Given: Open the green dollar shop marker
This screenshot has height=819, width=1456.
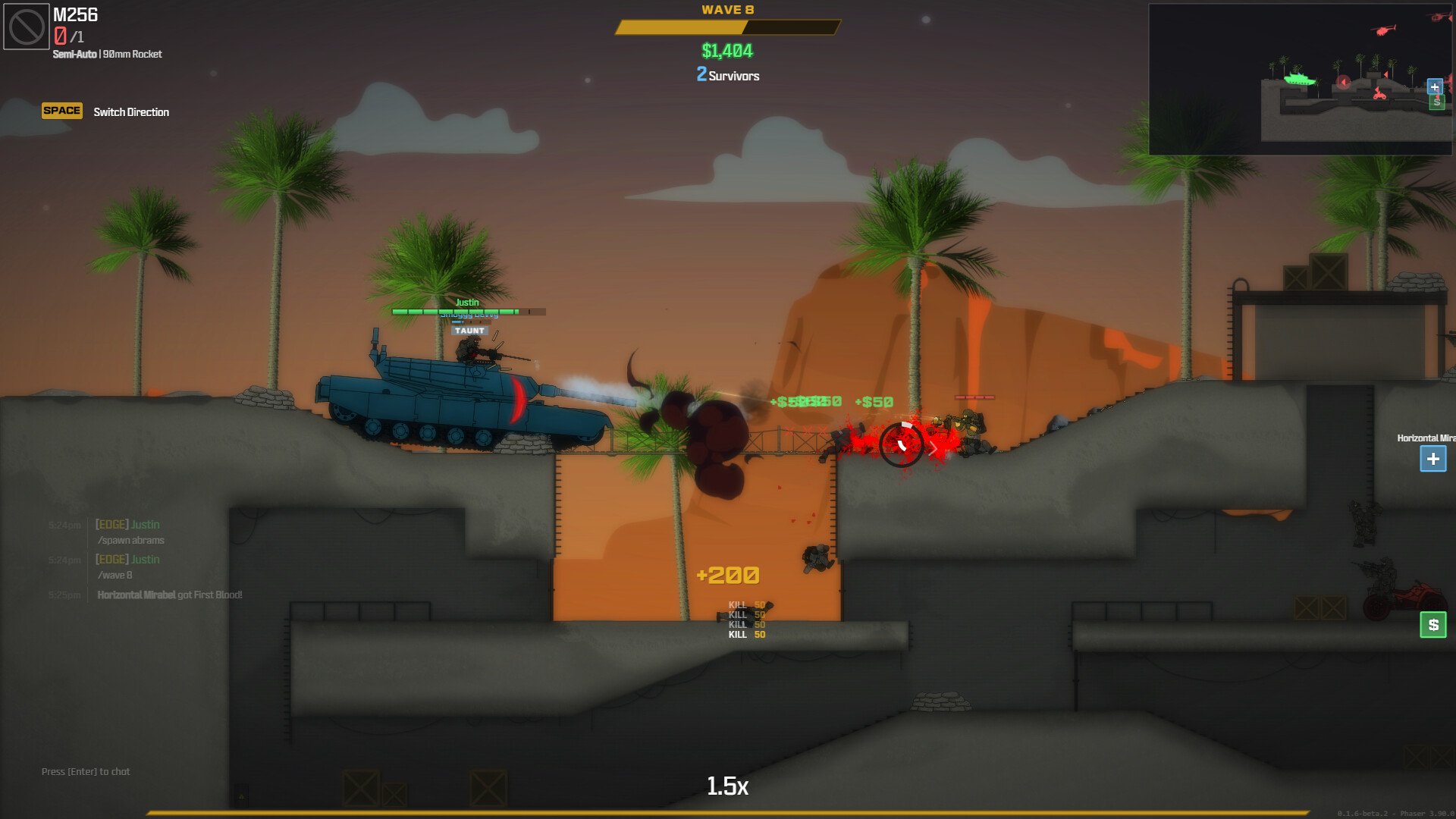Looking at the screenshot, I should pos(1432,625).
